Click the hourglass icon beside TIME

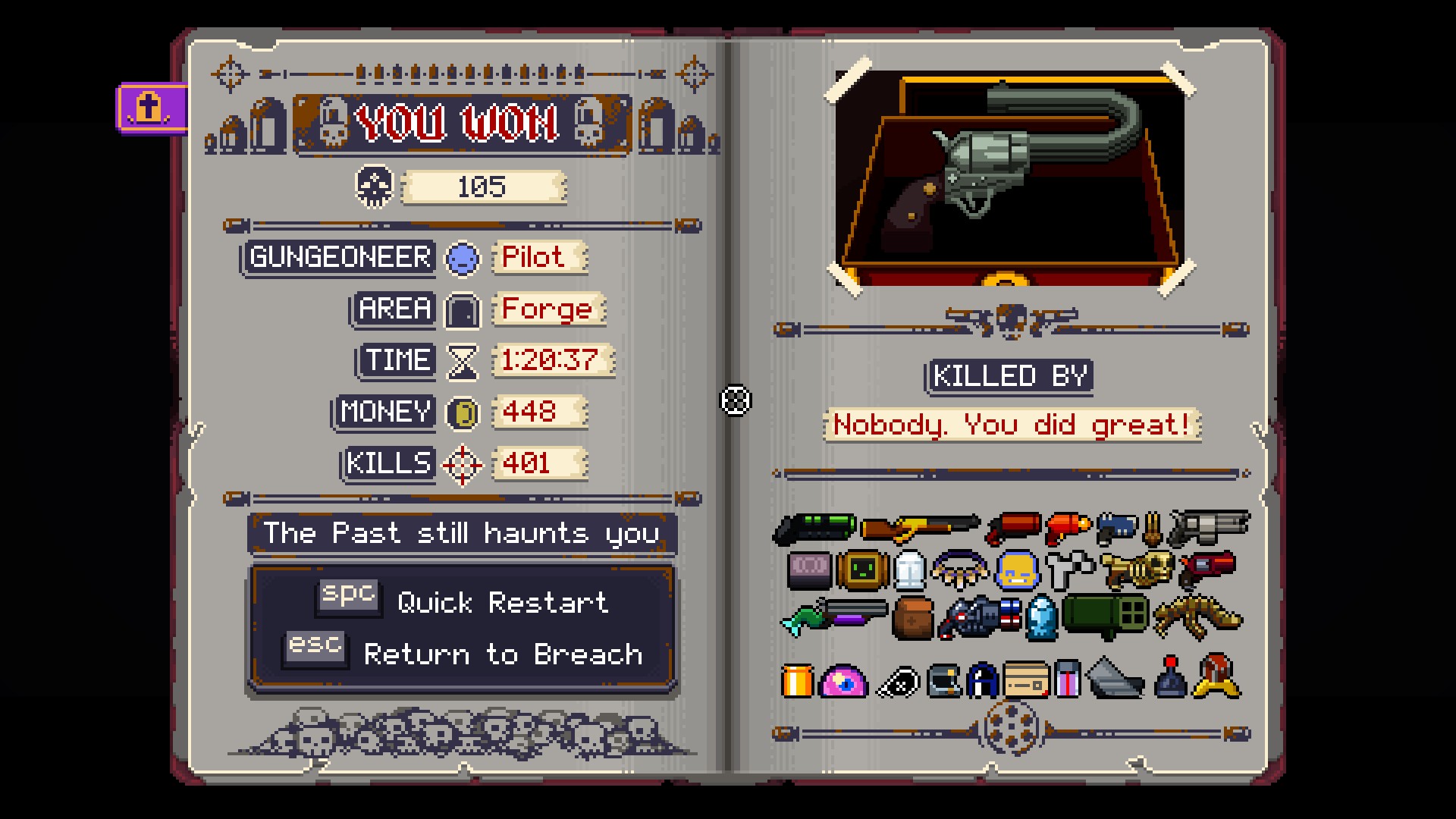(x=462, y=362)
